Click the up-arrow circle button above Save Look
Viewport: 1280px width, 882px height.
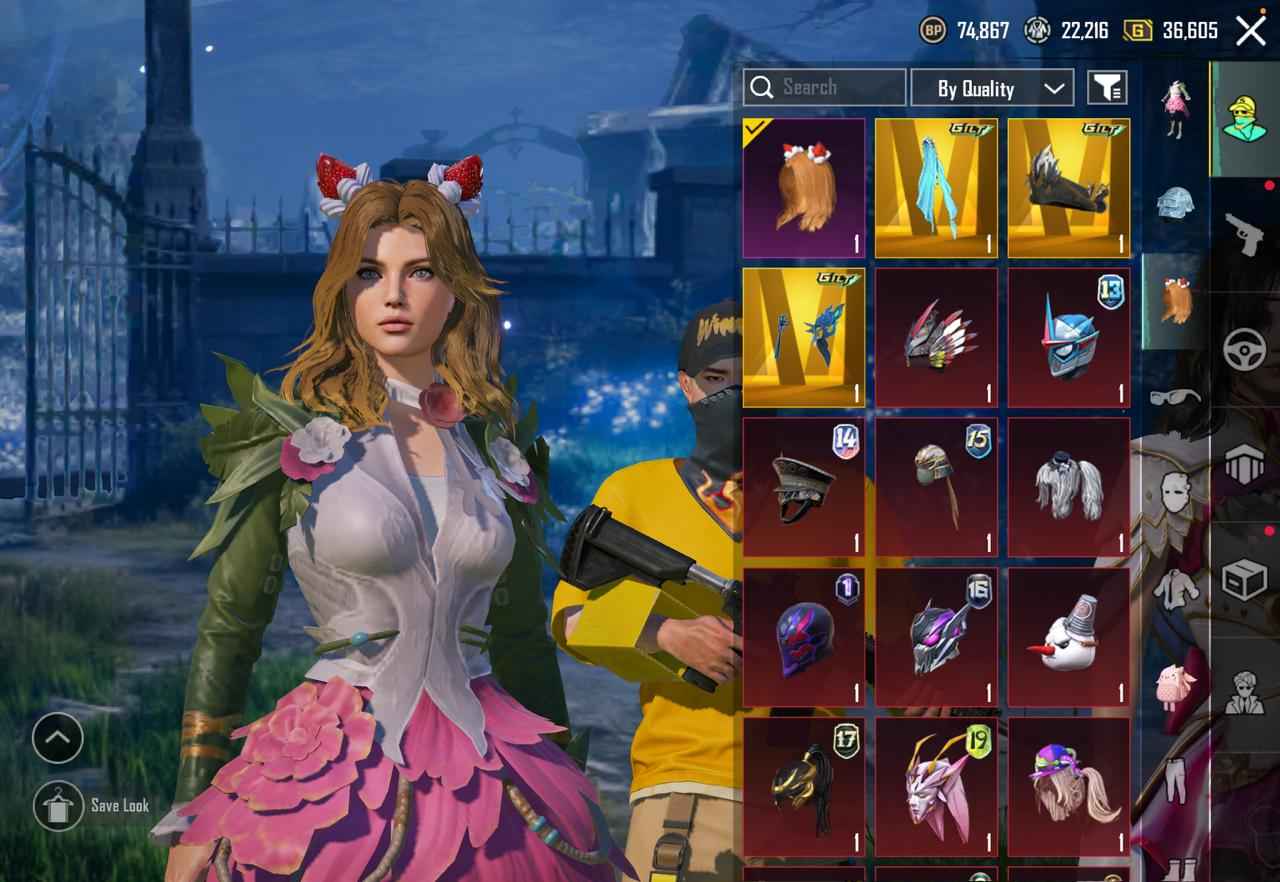[58, 739]
